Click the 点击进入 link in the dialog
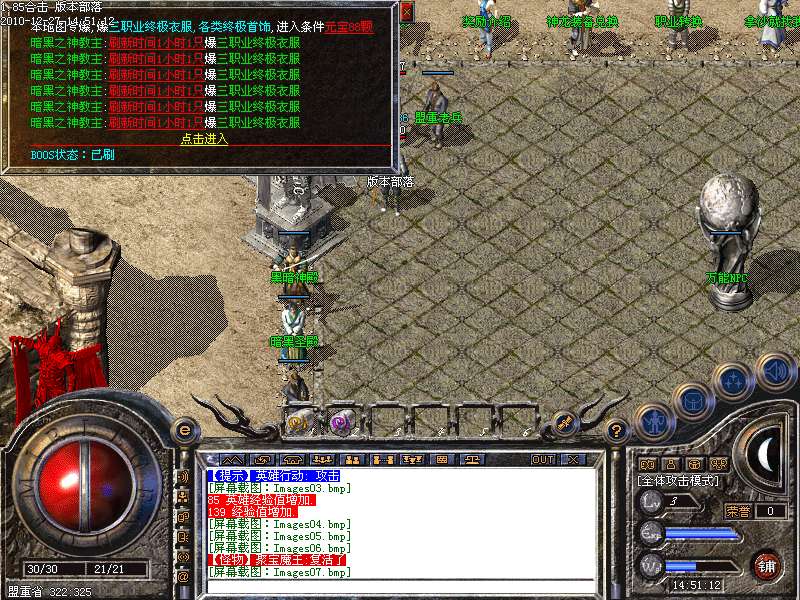This screenshot has height=600, width=800. click(x=204, y=139)
